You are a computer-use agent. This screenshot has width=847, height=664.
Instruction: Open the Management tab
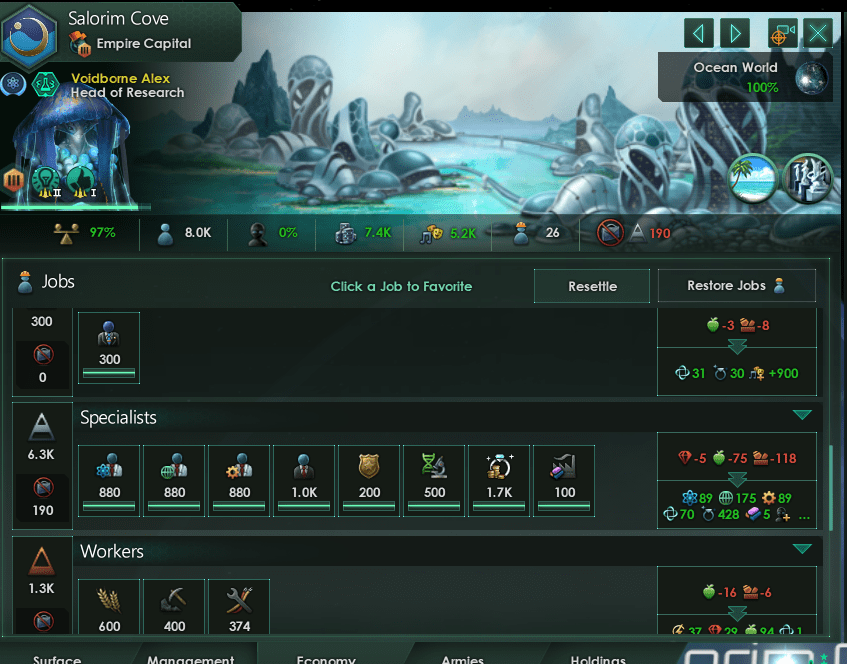pyautogui.click(x=190, y=659)
